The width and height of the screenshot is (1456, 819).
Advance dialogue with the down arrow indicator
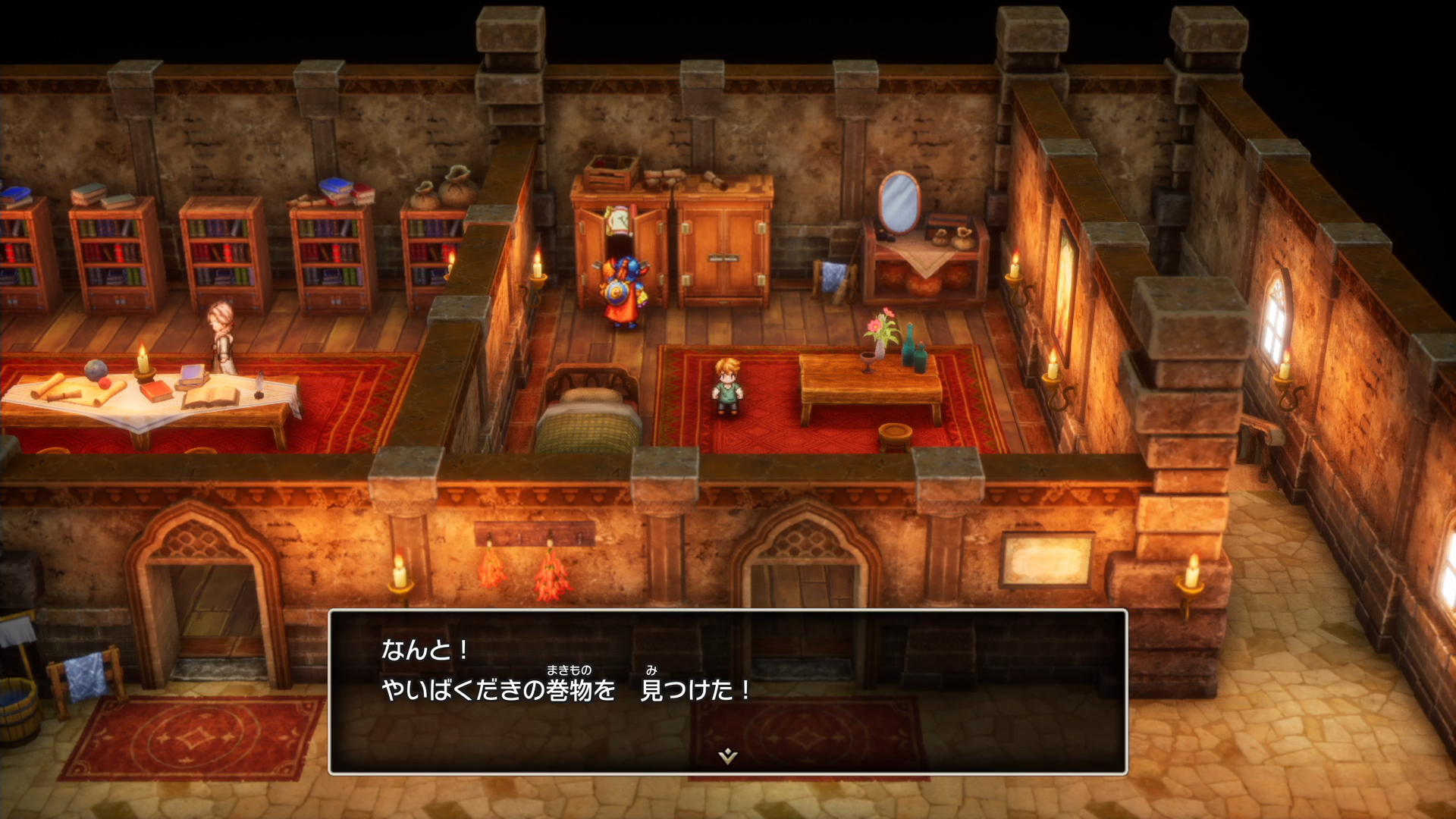(727, 755)
